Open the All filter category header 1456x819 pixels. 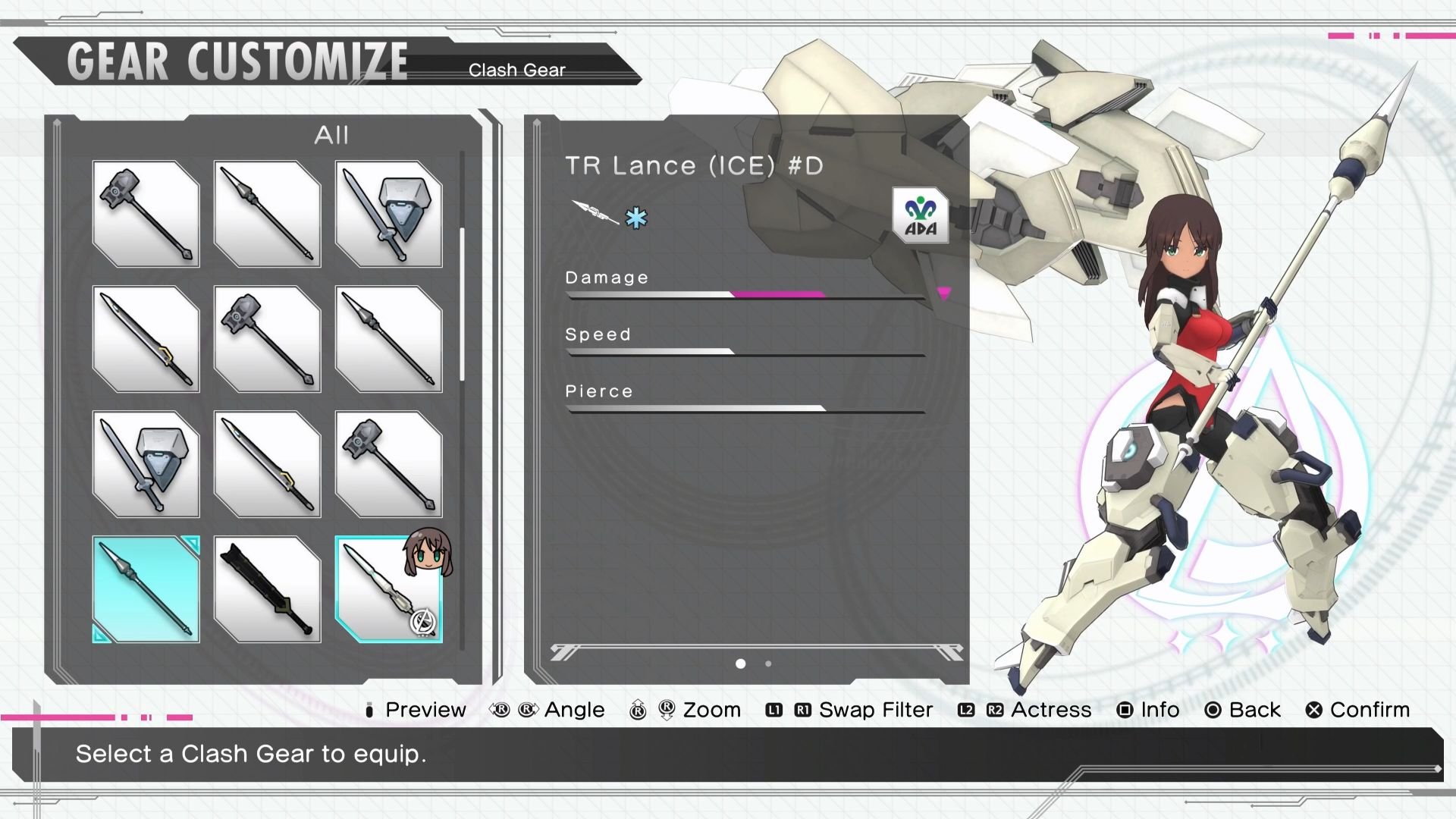tap(331, 136)
